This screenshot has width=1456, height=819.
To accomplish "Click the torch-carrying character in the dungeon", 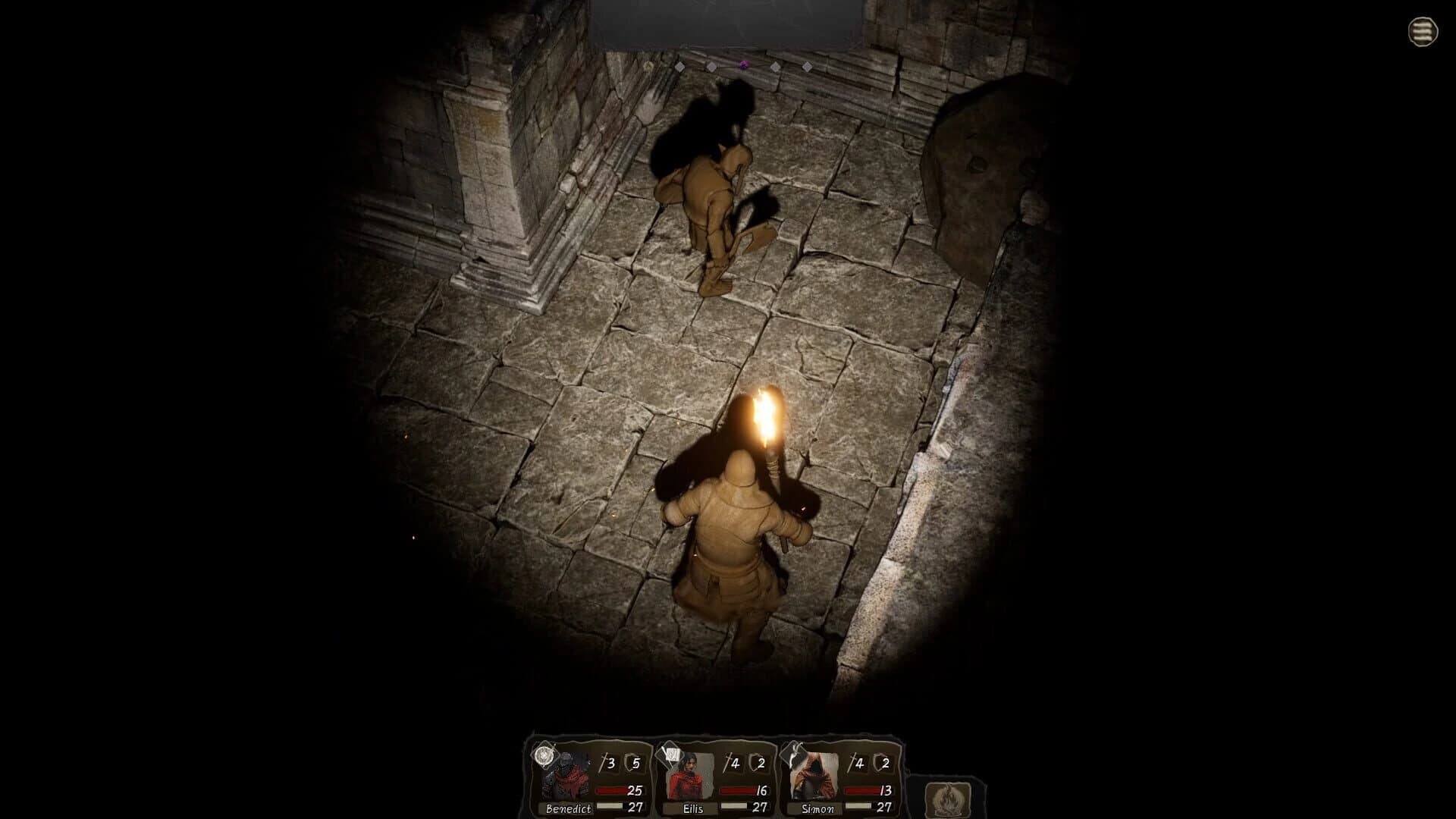I will (x=736, y=531).
